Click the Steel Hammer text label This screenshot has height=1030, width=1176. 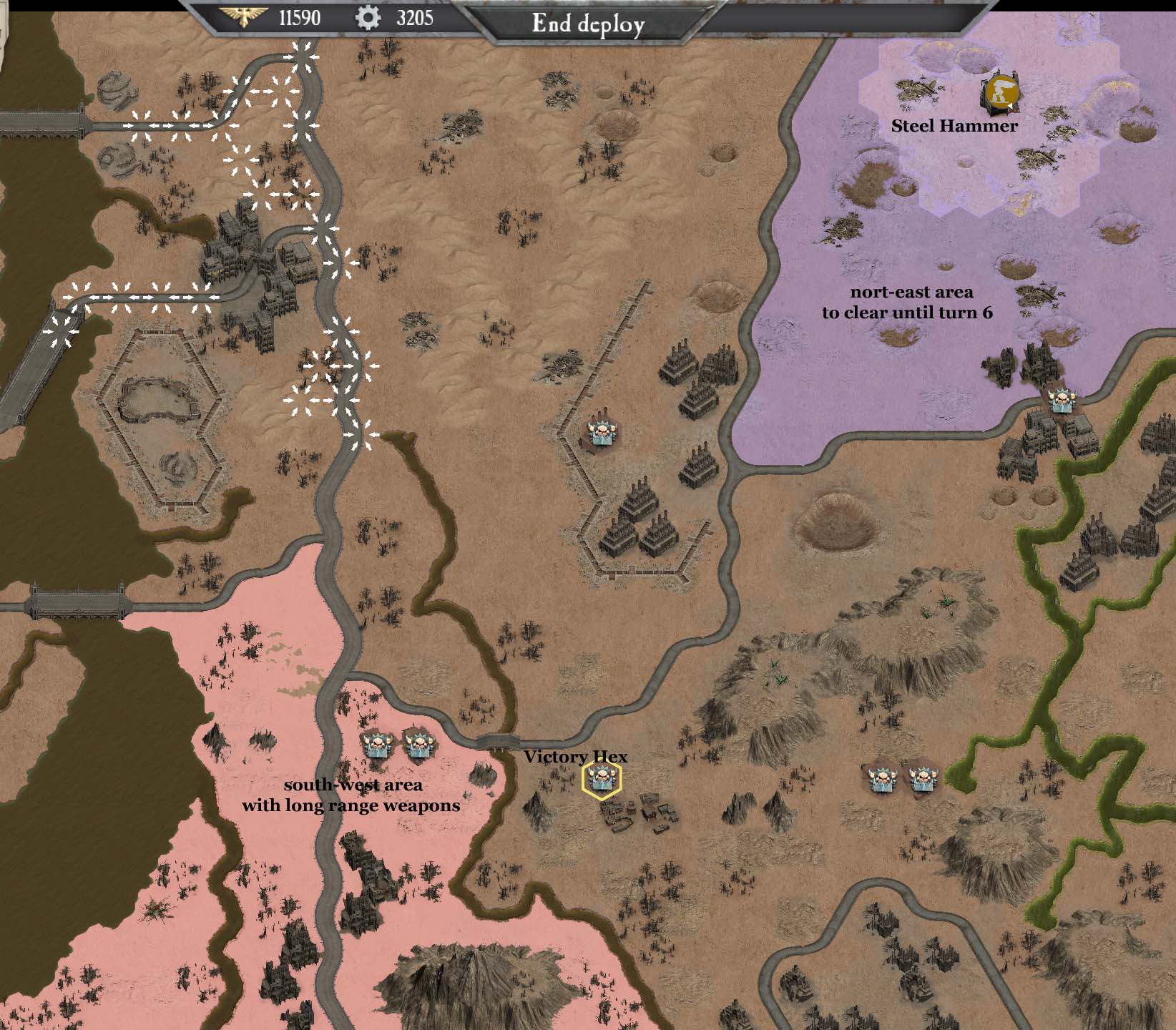[954, 126]
